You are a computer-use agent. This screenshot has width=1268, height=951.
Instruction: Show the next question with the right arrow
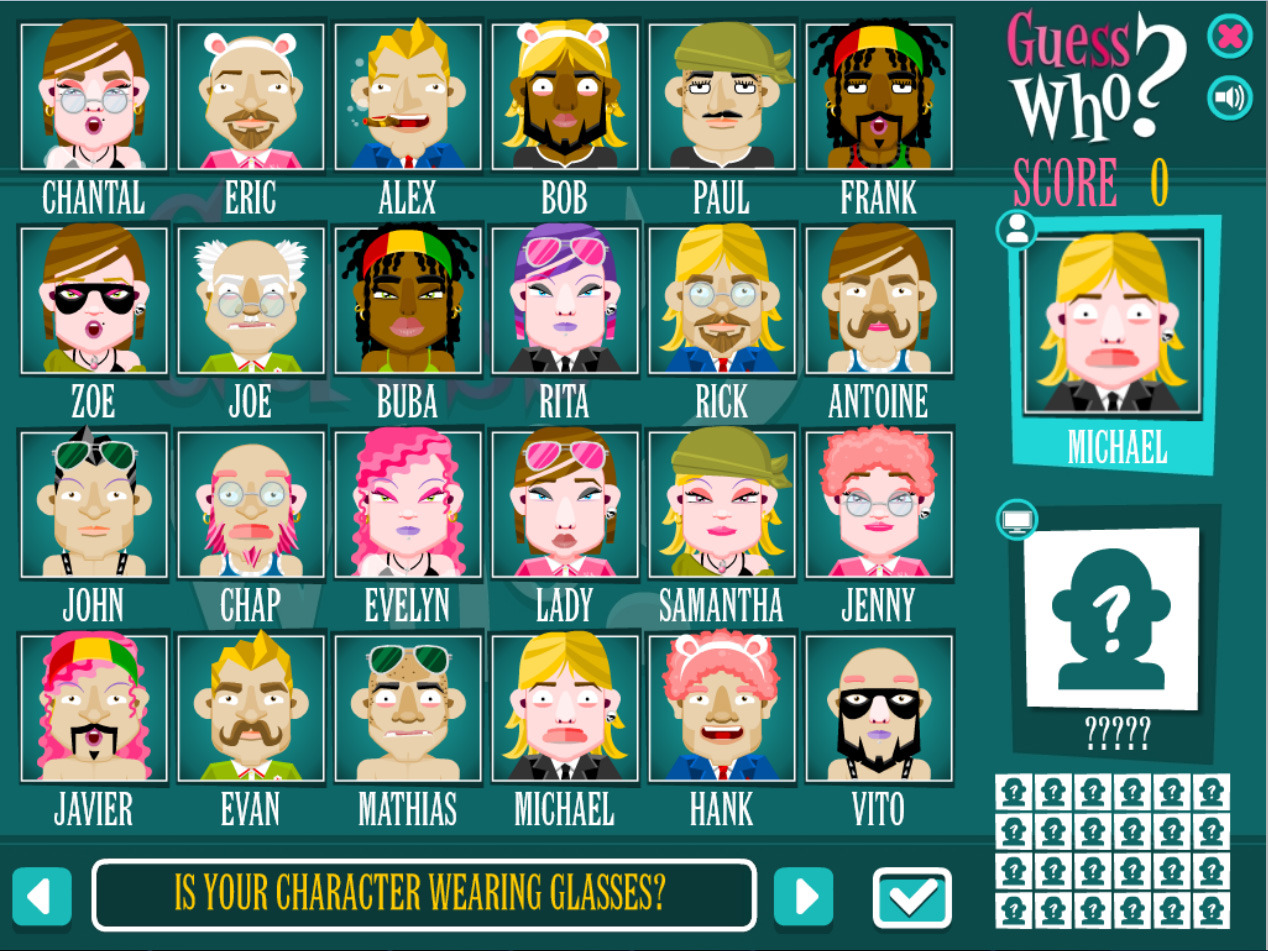803,896
